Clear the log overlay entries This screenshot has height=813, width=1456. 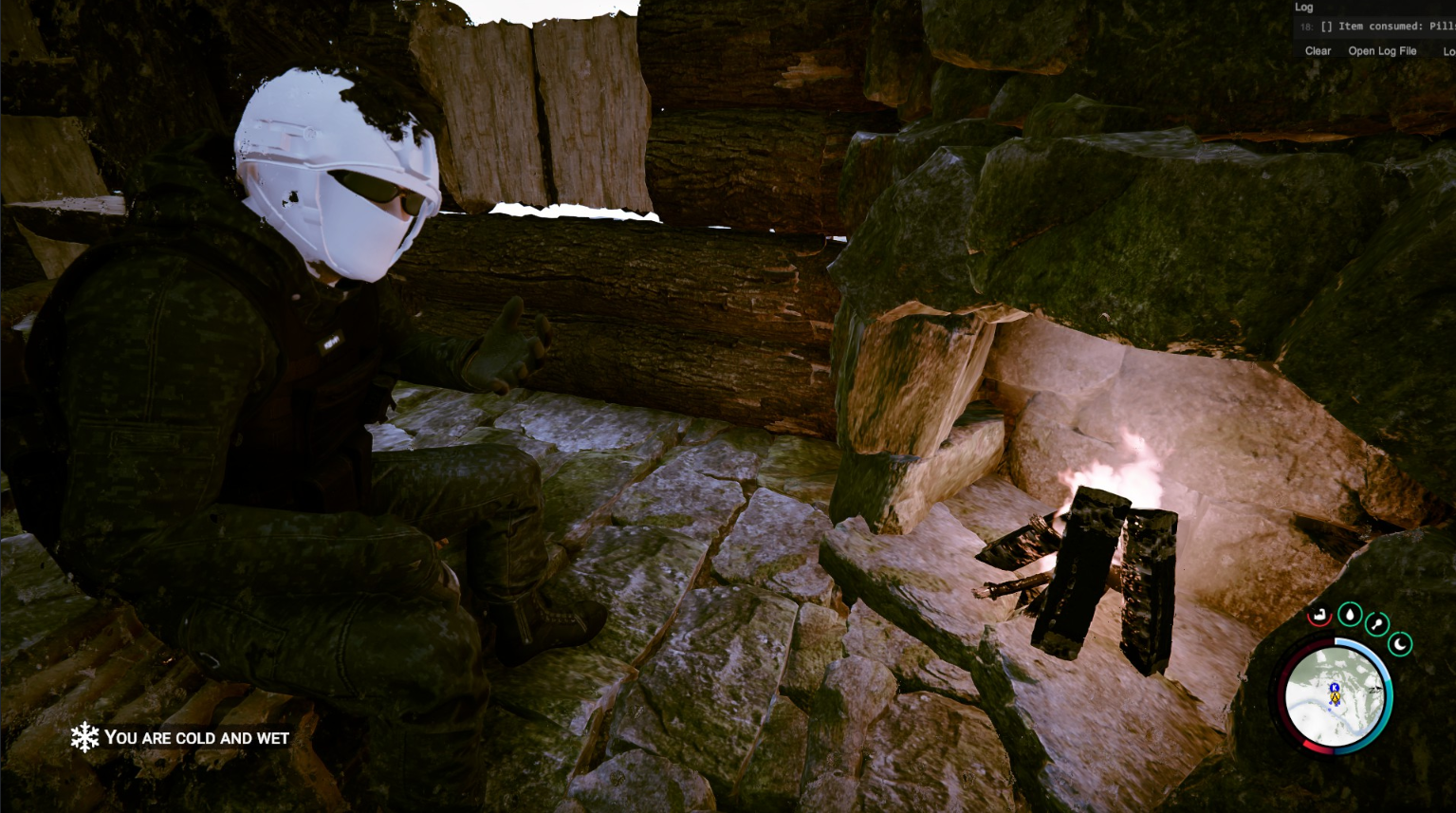tap(1318, 51)
